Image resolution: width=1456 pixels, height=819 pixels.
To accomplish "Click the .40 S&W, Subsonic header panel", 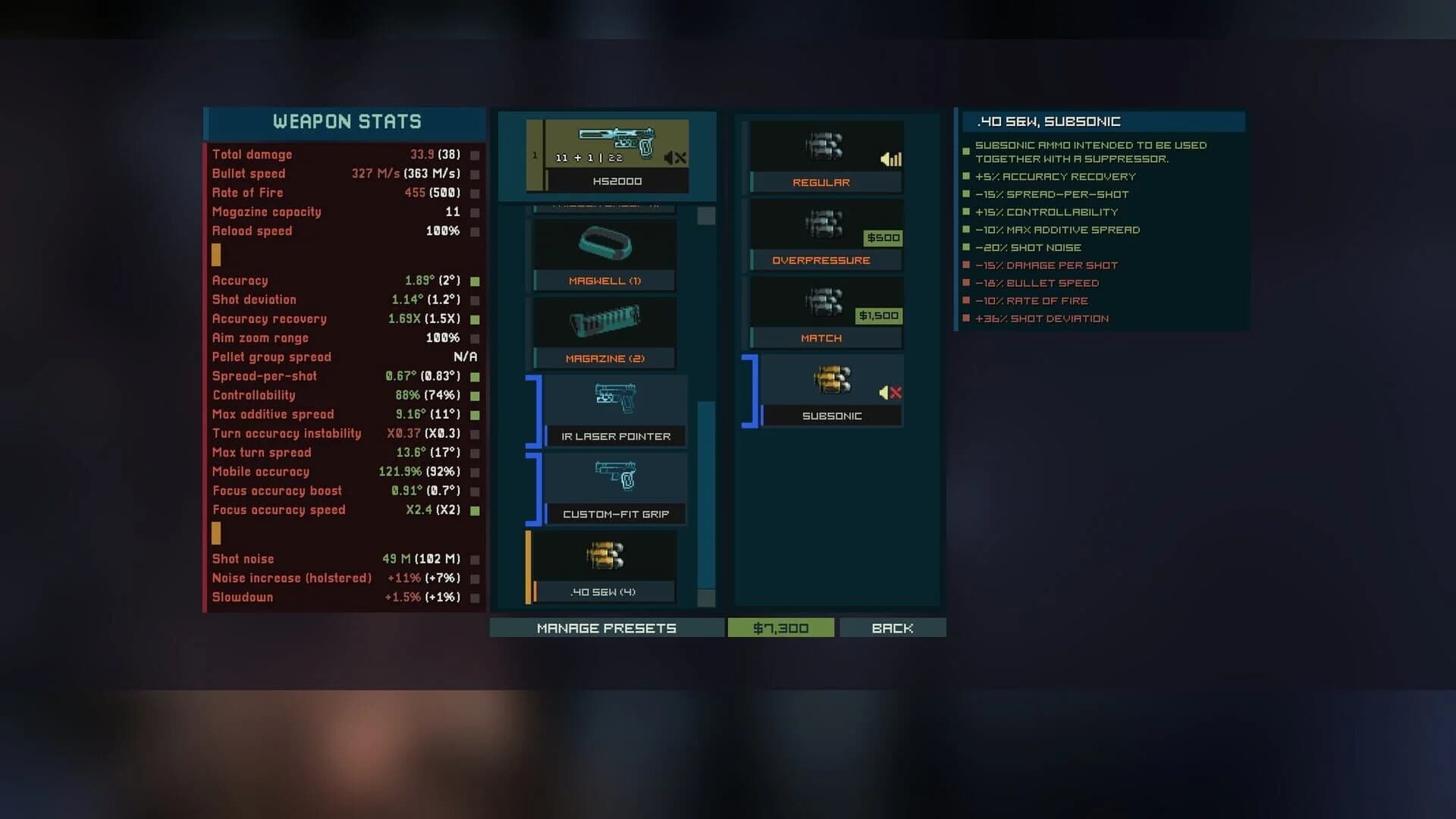I will [x=1101, y=121].
